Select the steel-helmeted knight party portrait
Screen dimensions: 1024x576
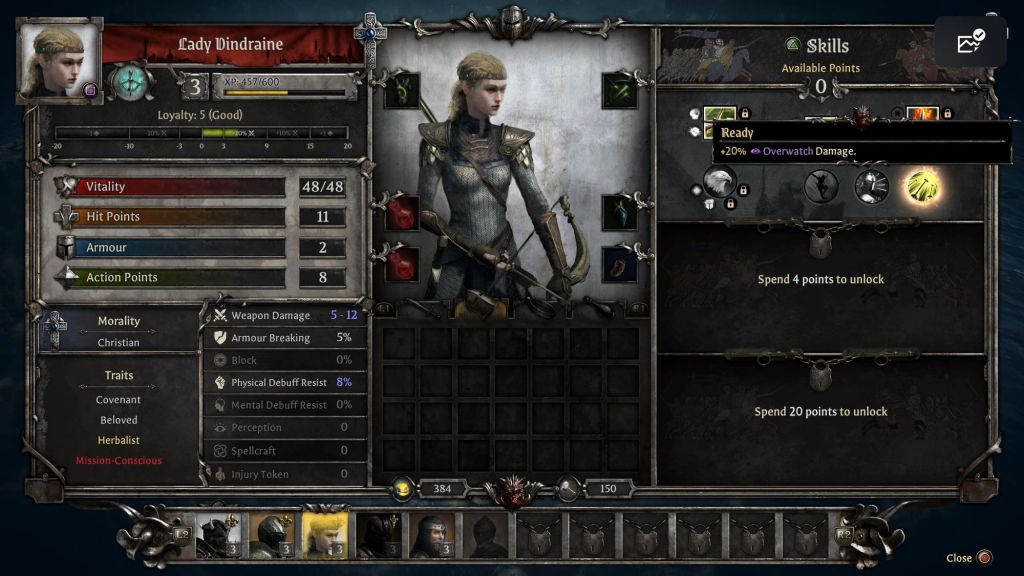pyautogui.click(x=270, y=535)
